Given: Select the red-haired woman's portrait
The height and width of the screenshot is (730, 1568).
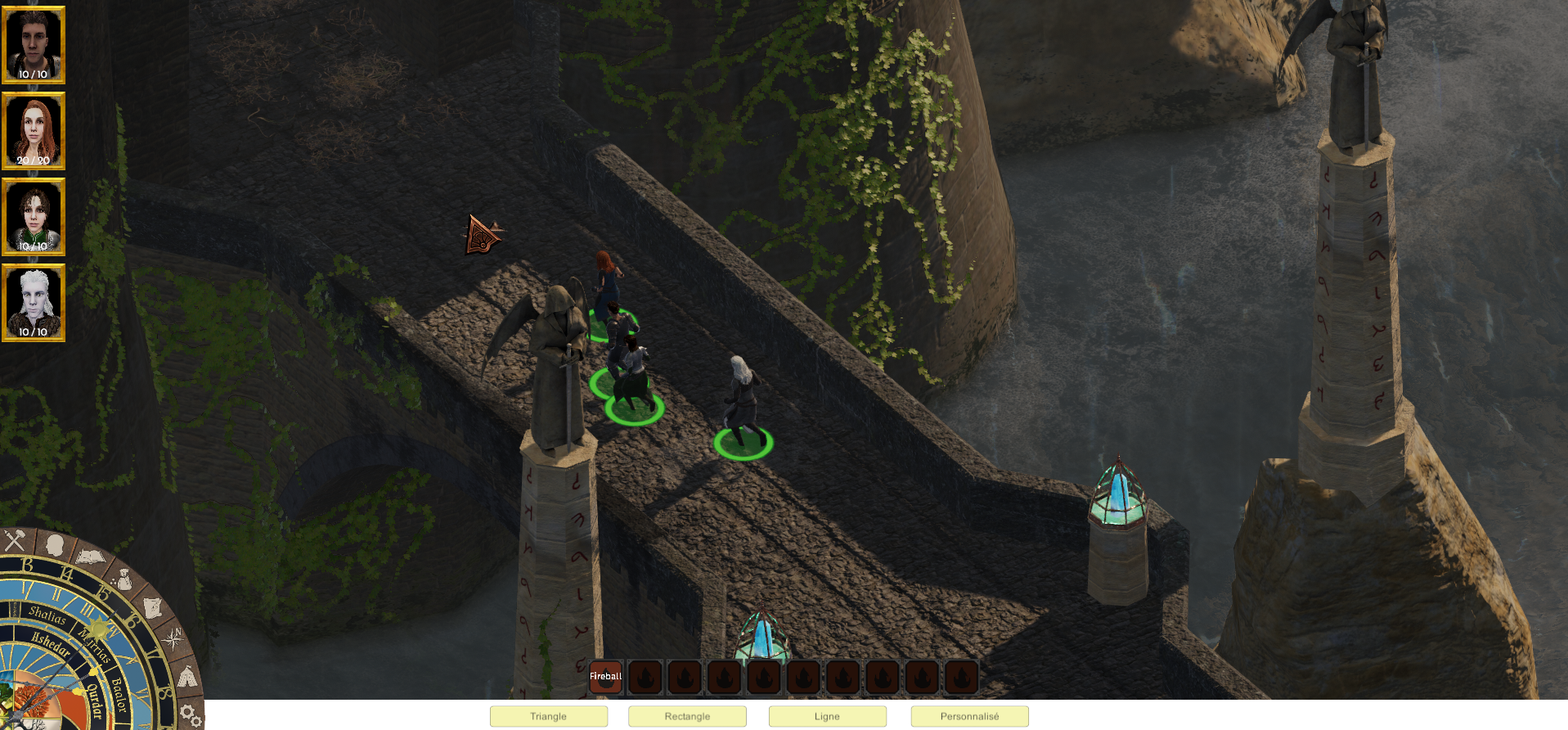Looking at the screenshot, I should coord(34,131).
